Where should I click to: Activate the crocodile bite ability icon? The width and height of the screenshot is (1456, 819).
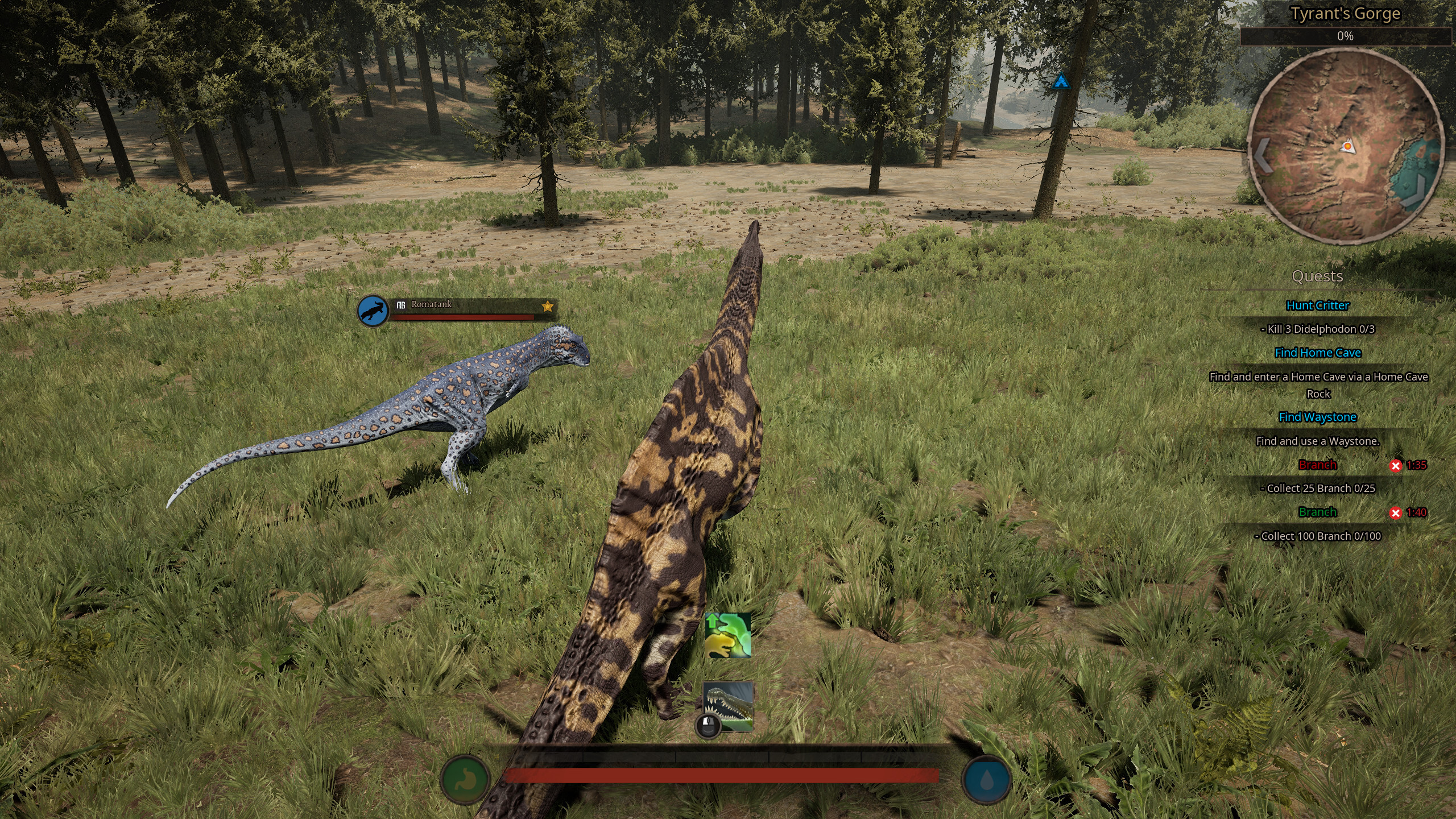pos(729,706)
